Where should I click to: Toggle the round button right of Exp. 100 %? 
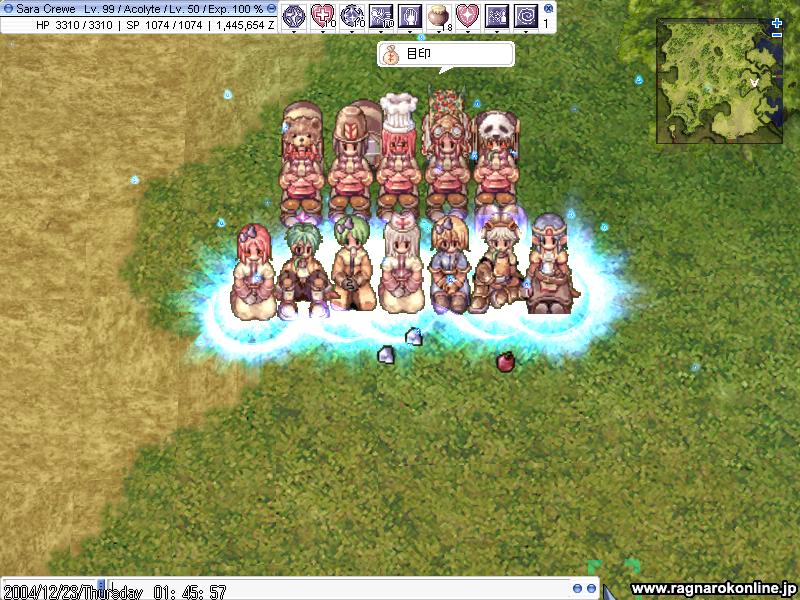(271, 8)
